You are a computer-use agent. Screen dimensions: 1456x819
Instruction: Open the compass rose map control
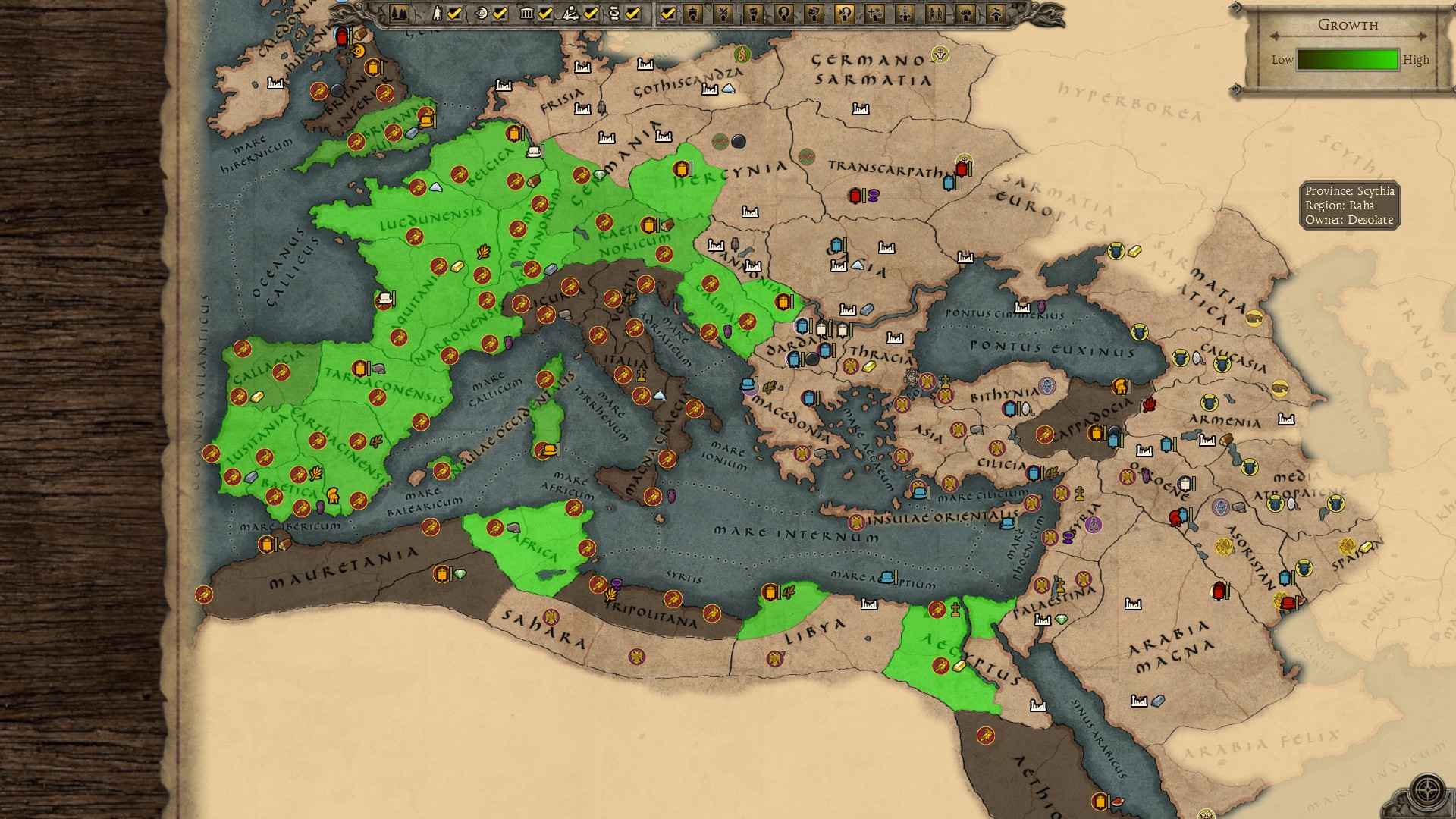click(x=1428, y=790)
